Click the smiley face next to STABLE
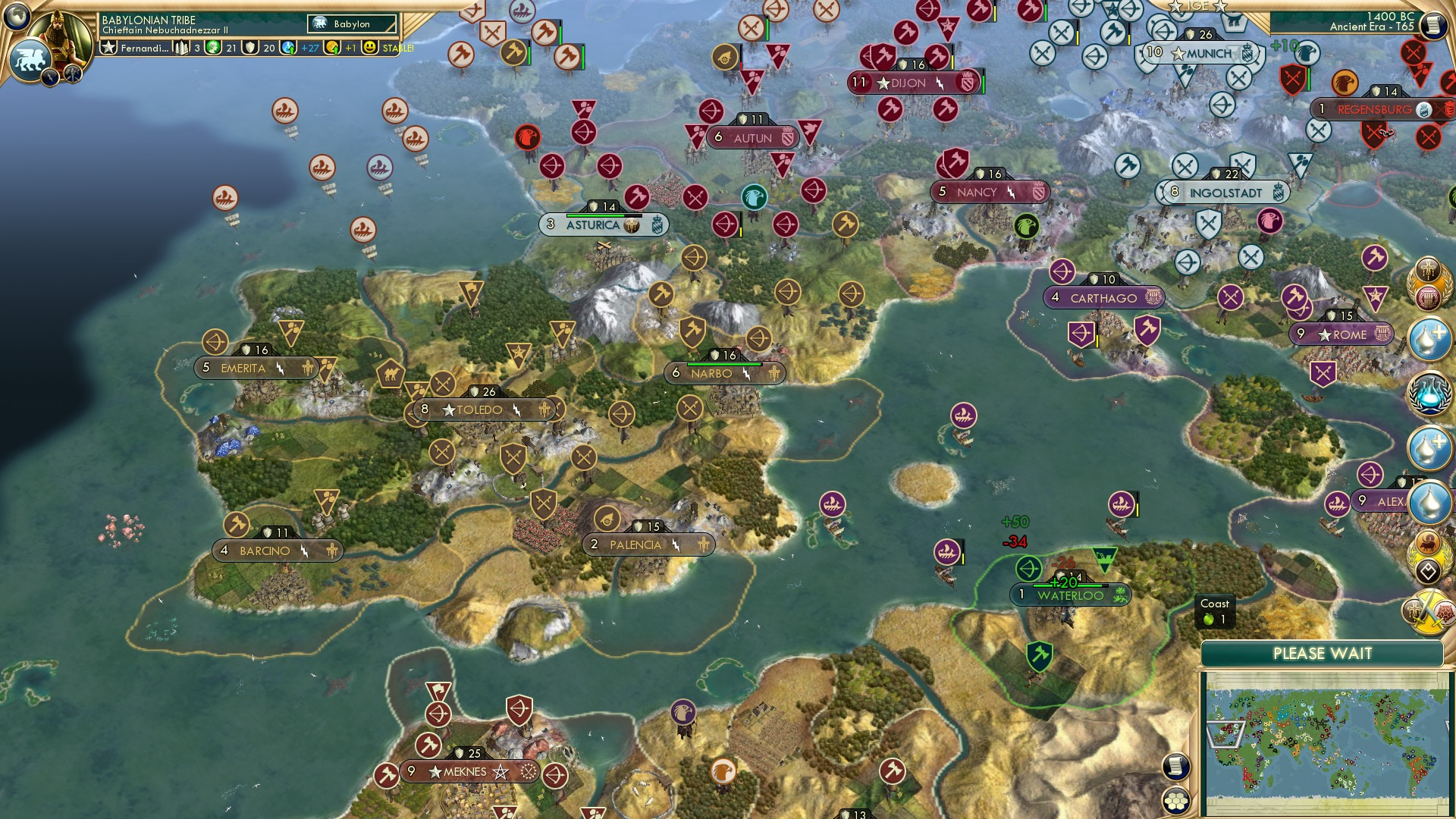 [x=370, y=49]
